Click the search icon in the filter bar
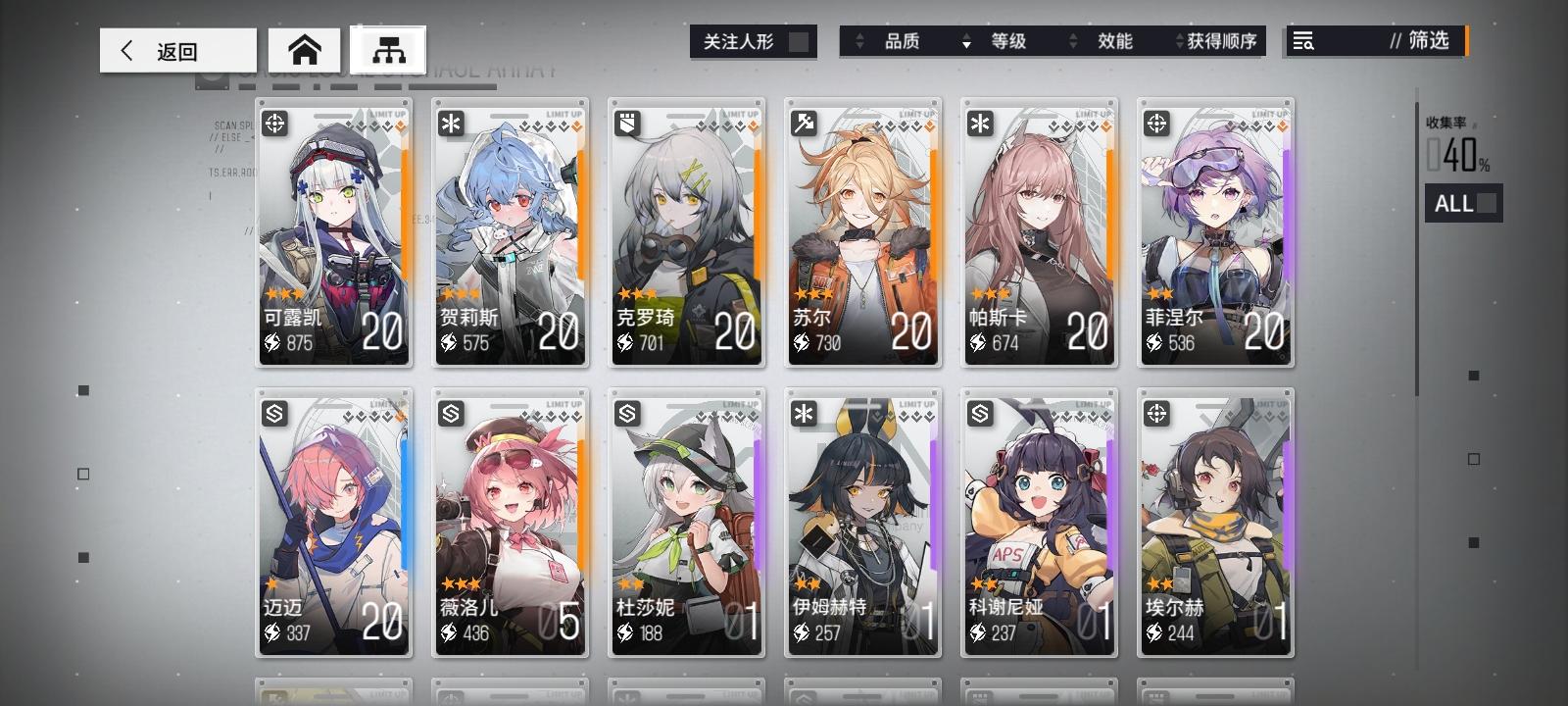The width and height of the screenshot is (1568, 706). (x=1302, y=41)
